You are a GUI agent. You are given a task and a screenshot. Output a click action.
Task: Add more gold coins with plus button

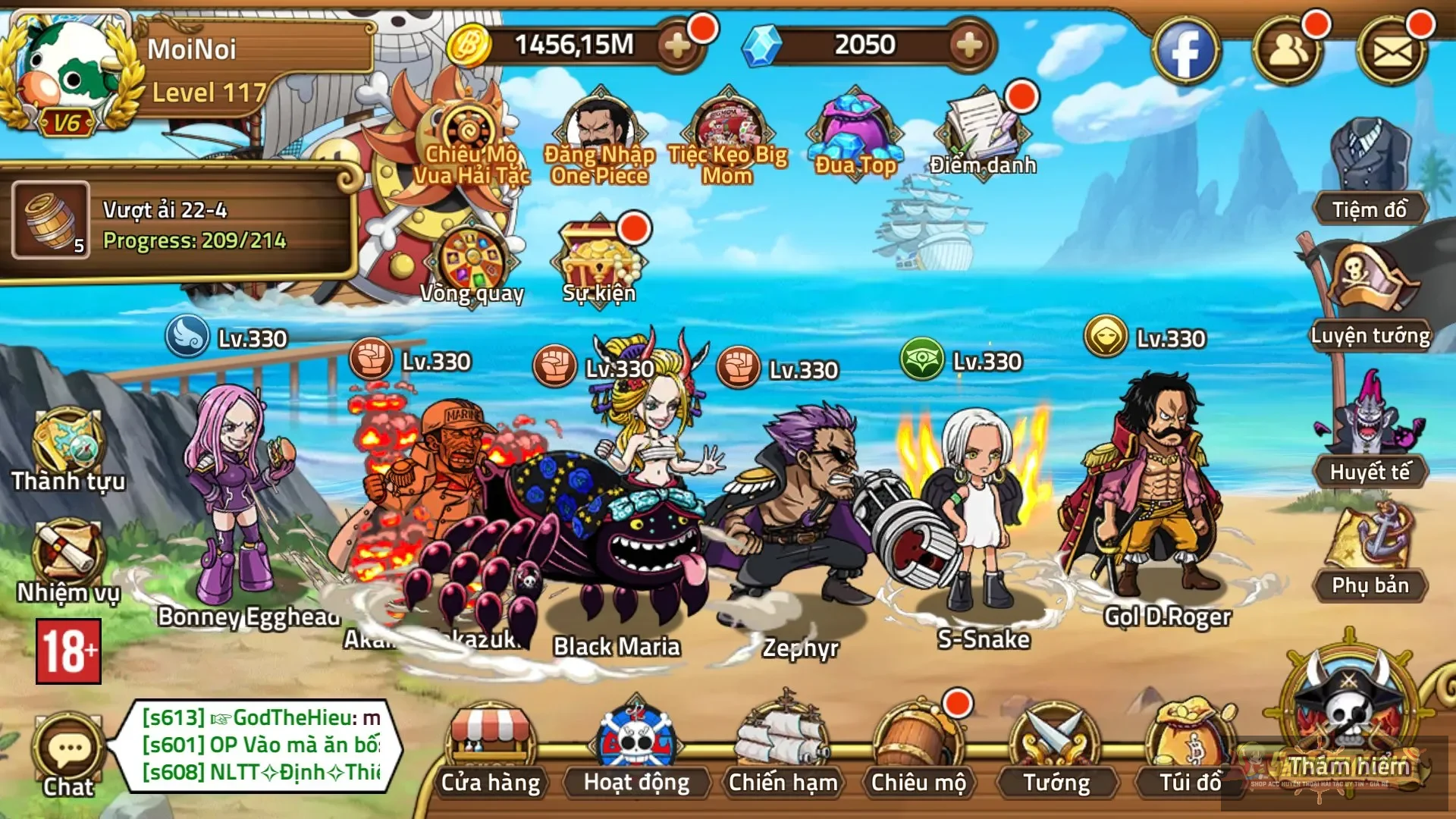point(677,45)
